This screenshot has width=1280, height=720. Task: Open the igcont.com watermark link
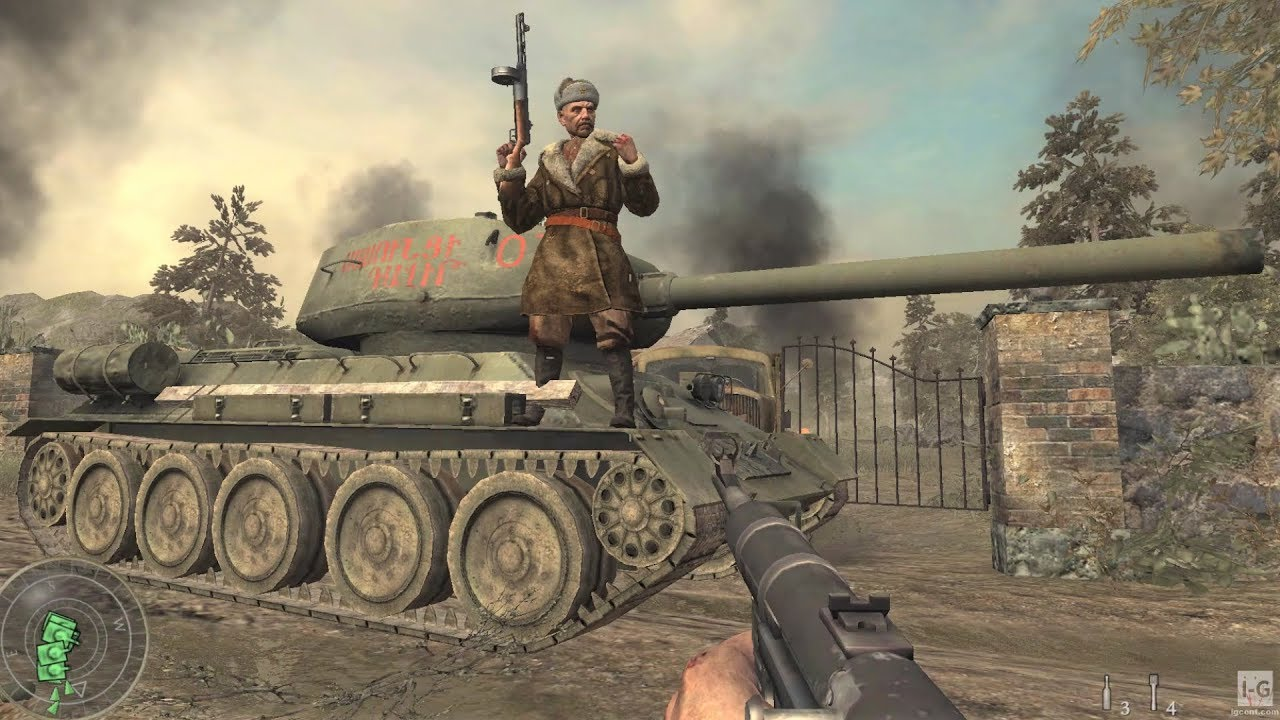click(x=1252, y=711)
